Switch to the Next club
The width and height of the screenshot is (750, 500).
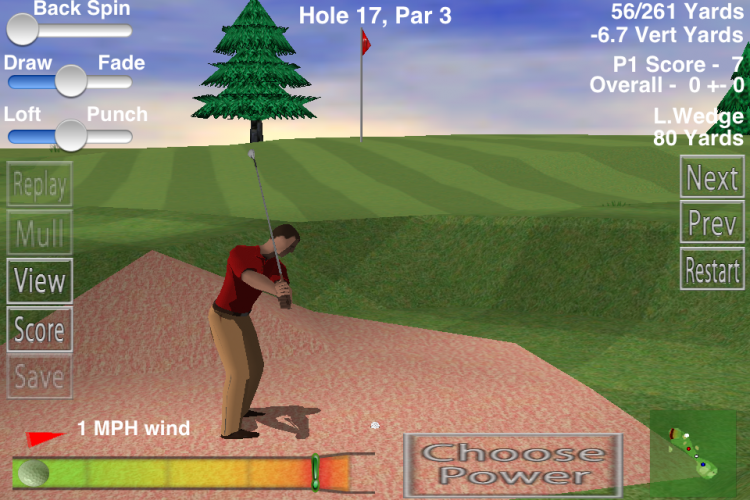(x=712, y=178)
